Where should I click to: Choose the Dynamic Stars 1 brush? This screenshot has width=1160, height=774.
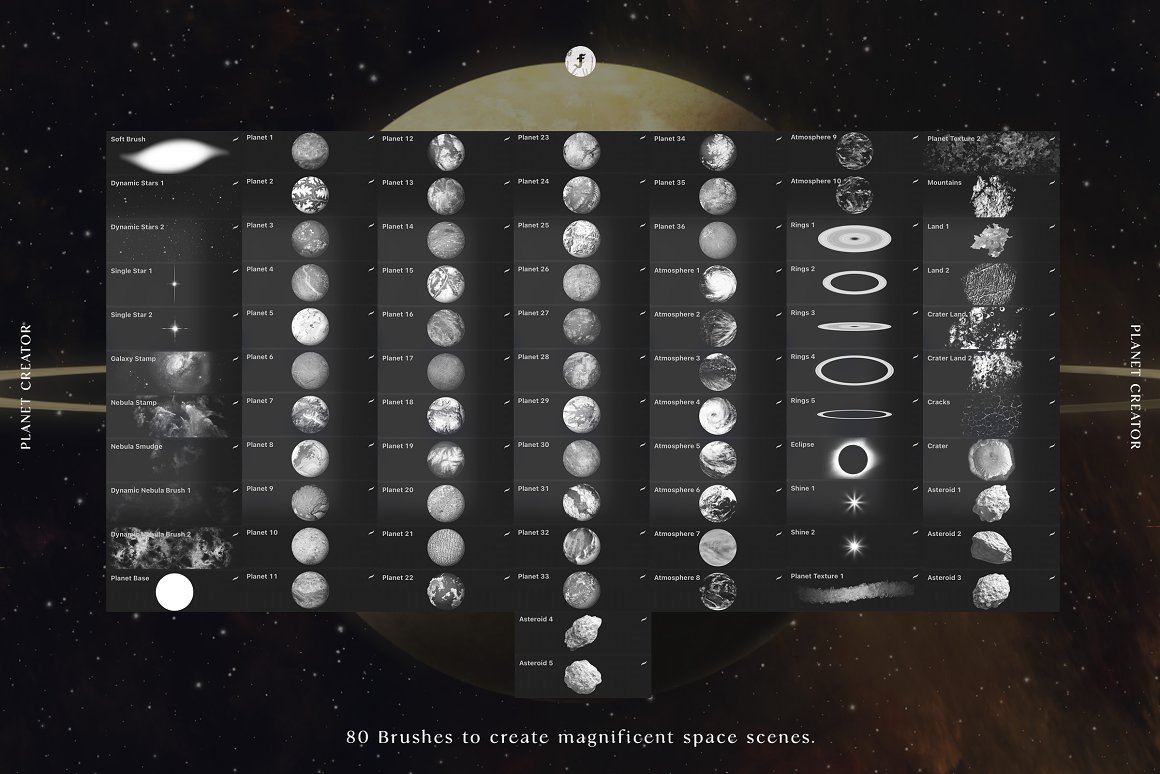(x=173, y=197)
